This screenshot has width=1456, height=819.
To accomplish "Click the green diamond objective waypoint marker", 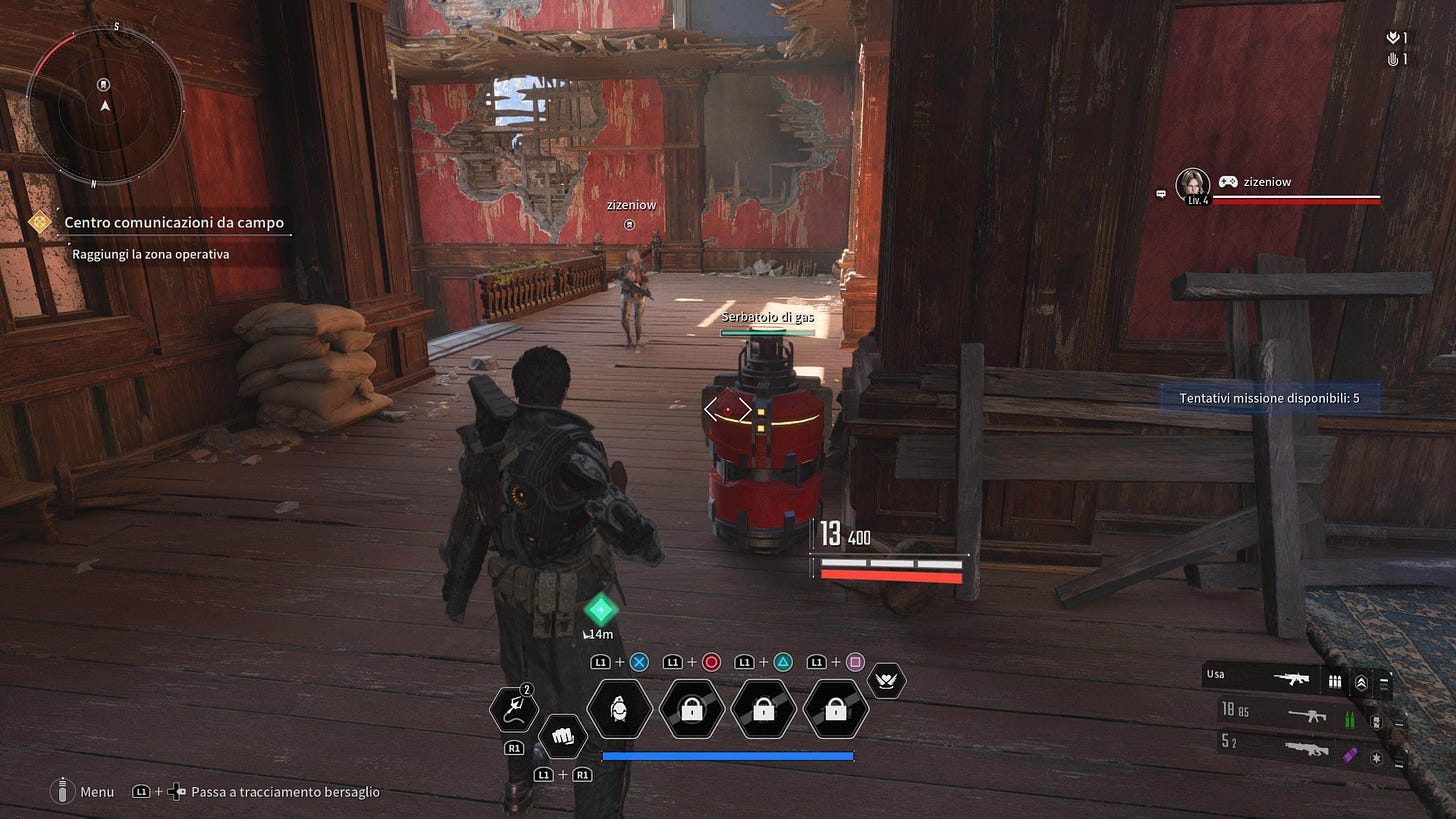I will (x=601, y=609).
